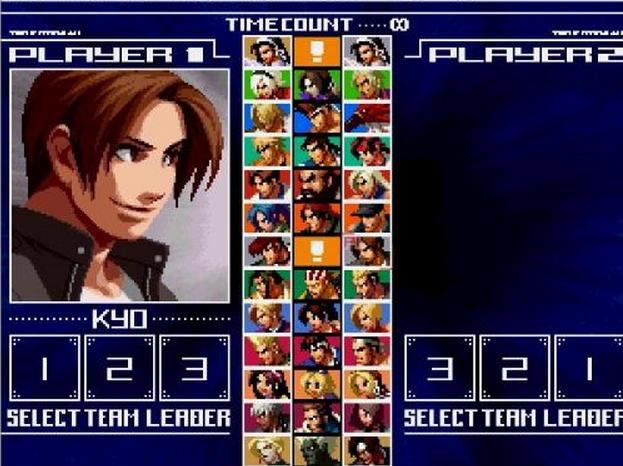Select the green-faced monster portrait
Viewport: 623px width, 466px height.
coord(317,449)
